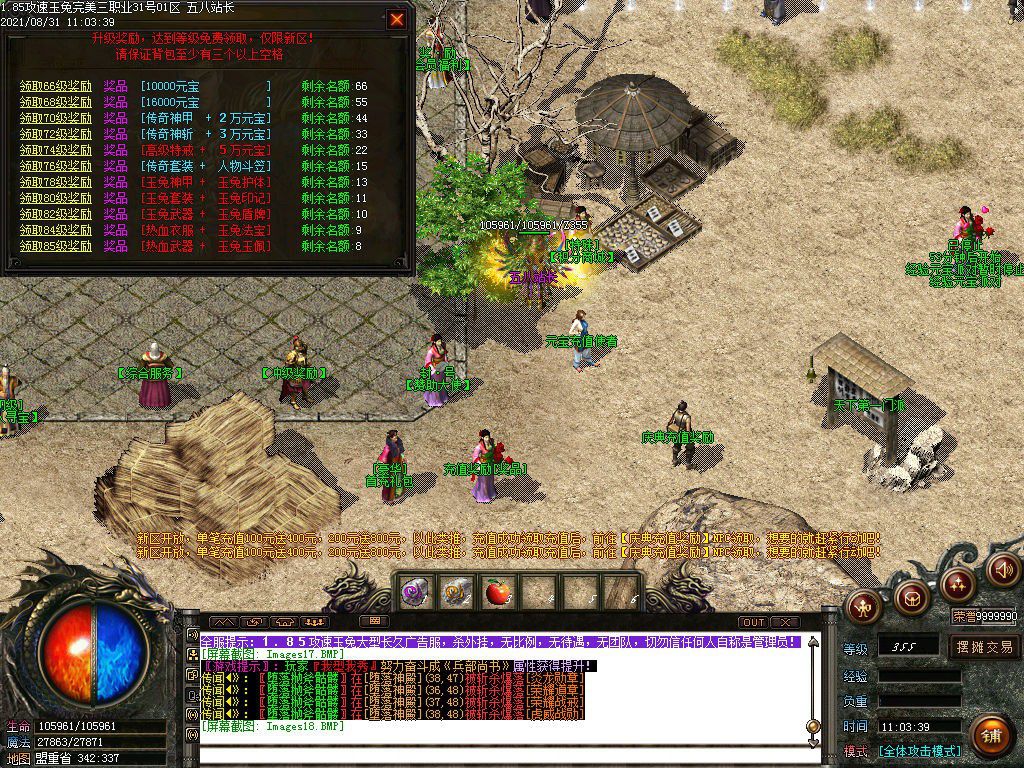Switch the 全体攻击模式 attack mode
The height and width of the screenshot is (768, 1024).
[x=919, y=751]
